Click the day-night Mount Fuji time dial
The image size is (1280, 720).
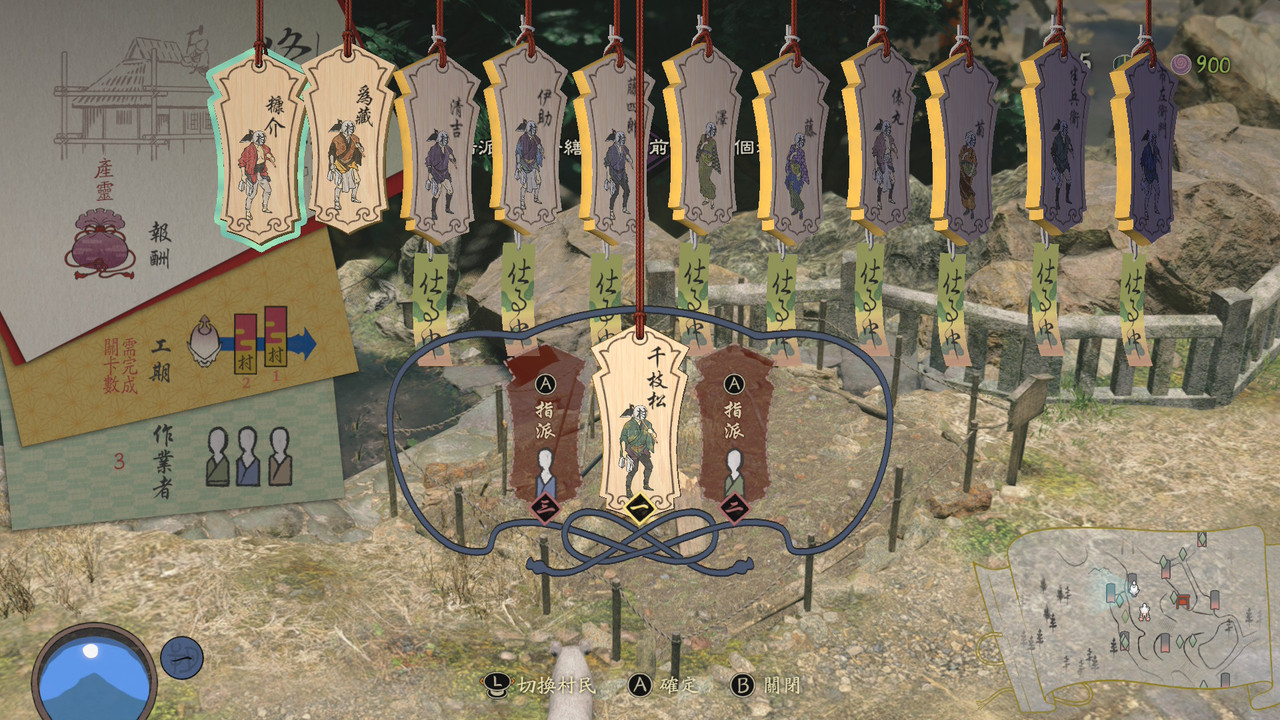click(95, 670)
